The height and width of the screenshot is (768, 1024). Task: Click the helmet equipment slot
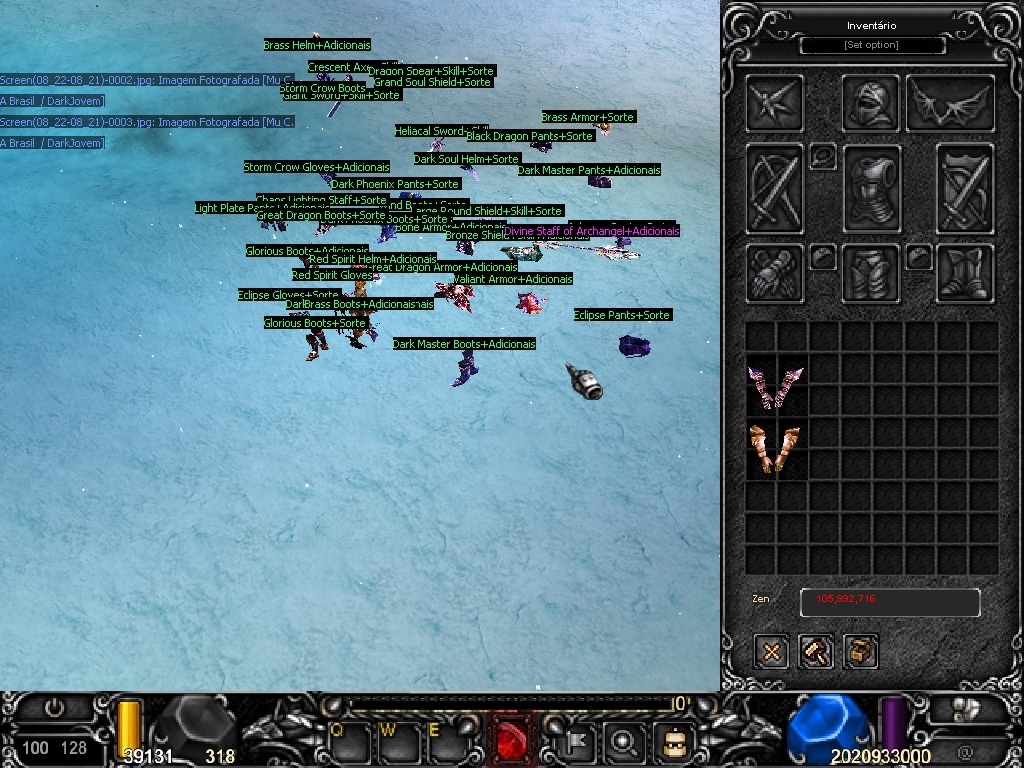pyautogui.click(x=871, y=103)
